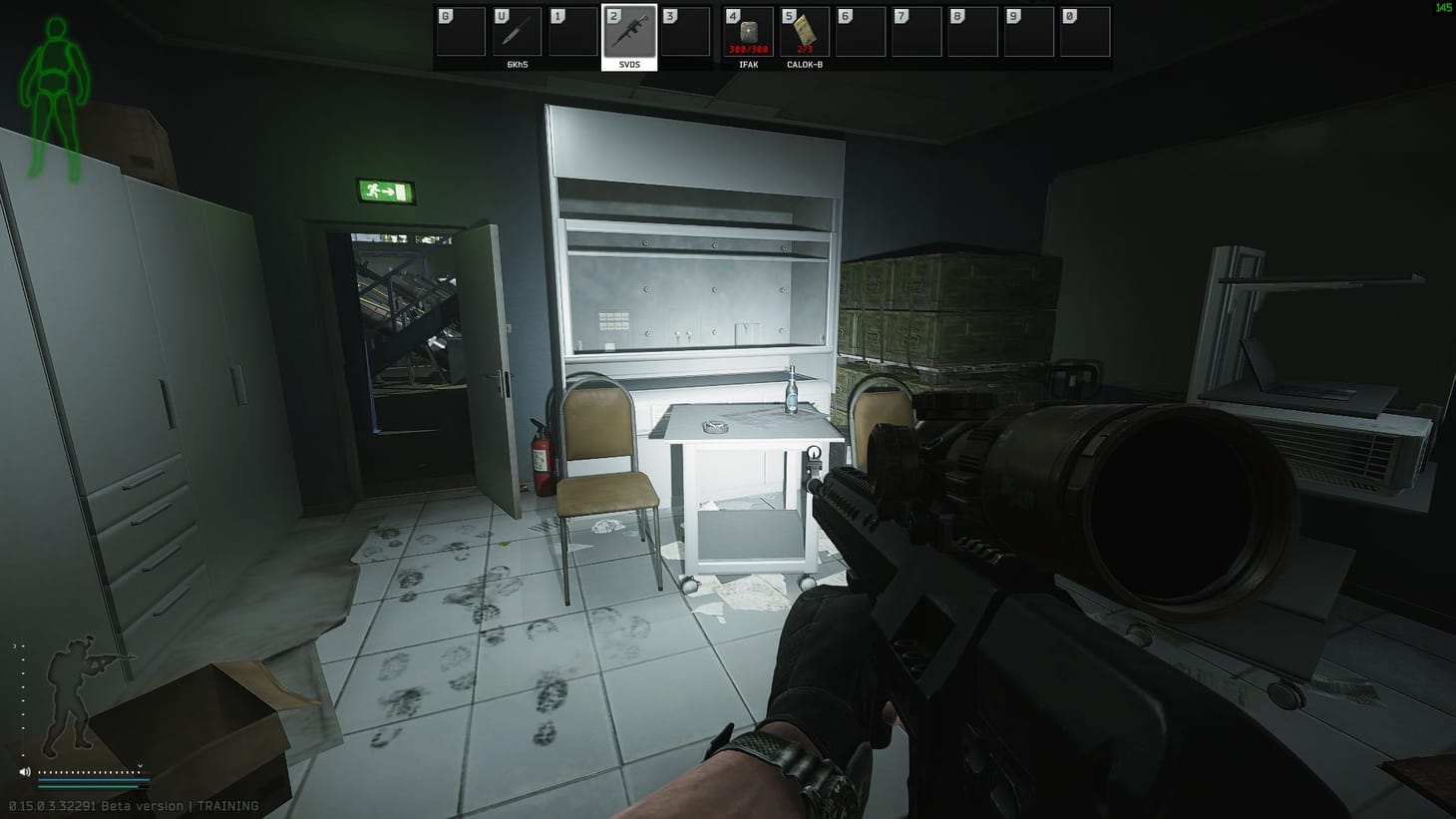Click the speaker volume icon bottom left
Image resolution: width=1456 pixels, height=819 pixels.
tap(25, 772)
